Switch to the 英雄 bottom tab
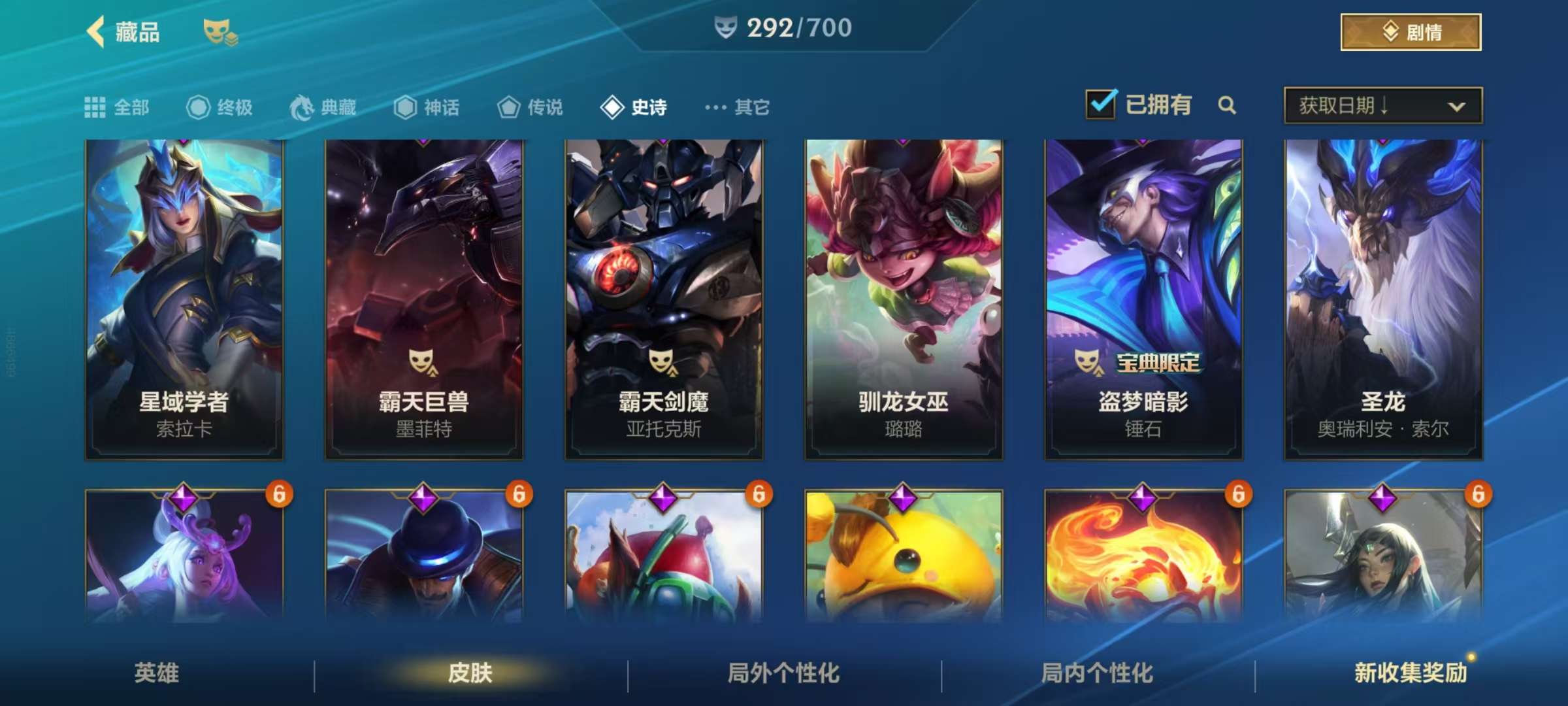The height and width of the screenshot is (706, 1568). point(157,673)
